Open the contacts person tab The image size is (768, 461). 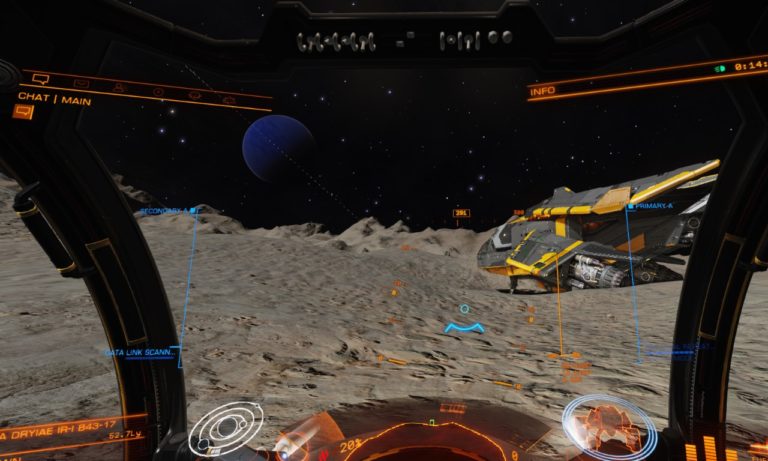[x=119, y=88]
